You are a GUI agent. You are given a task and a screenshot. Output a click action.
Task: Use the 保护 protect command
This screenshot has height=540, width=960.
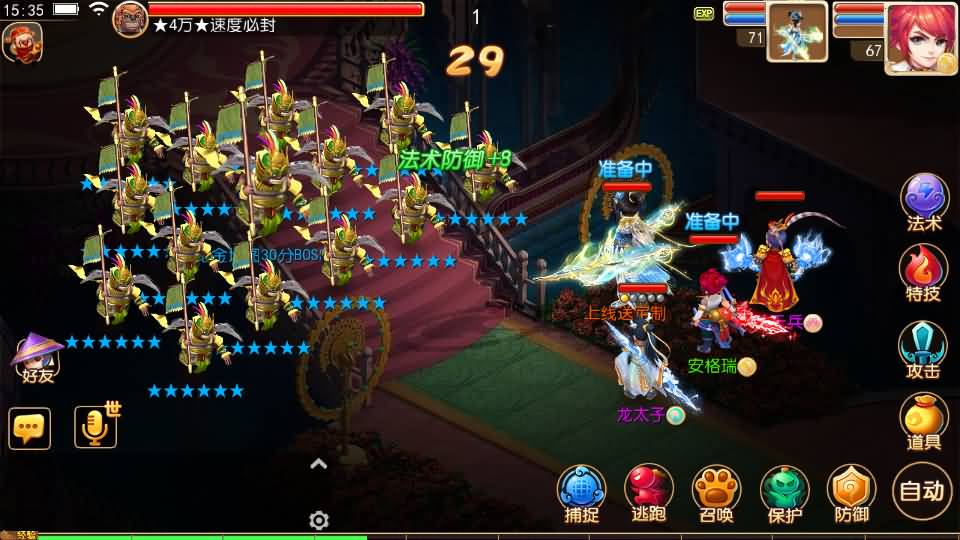[785, 492]
